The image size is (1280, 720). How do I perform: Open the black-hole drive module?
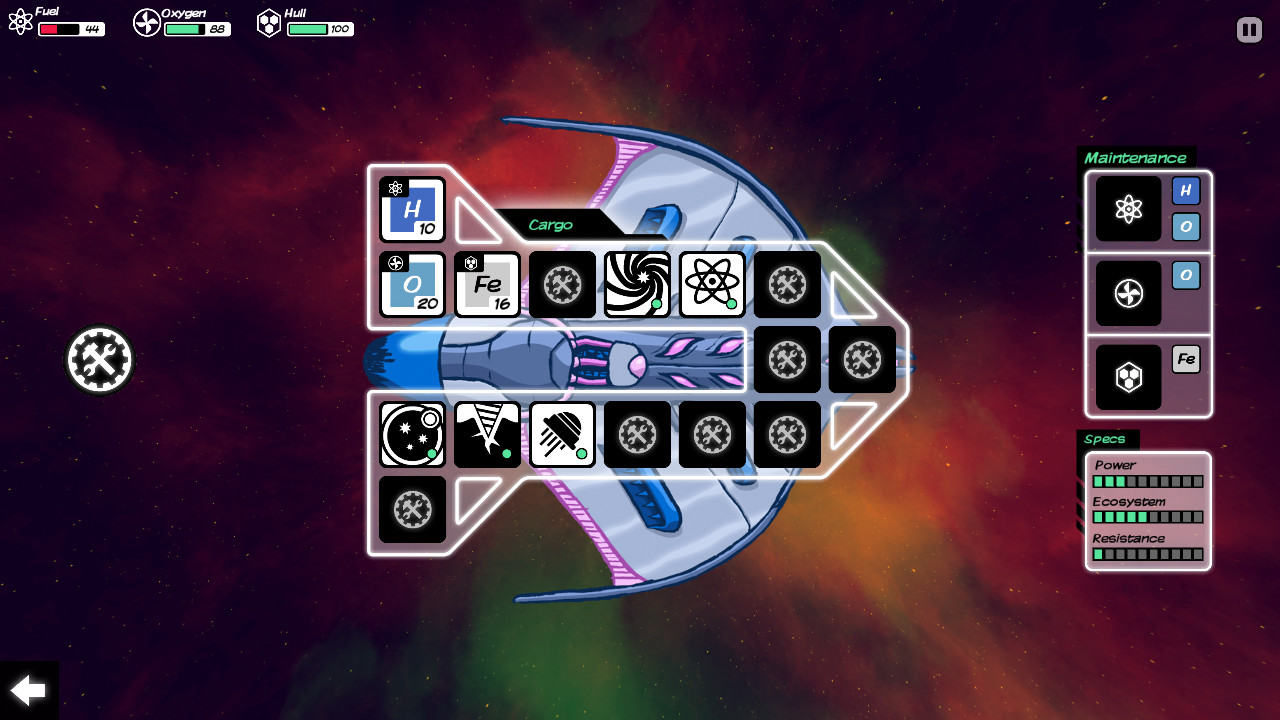(637, 285)
